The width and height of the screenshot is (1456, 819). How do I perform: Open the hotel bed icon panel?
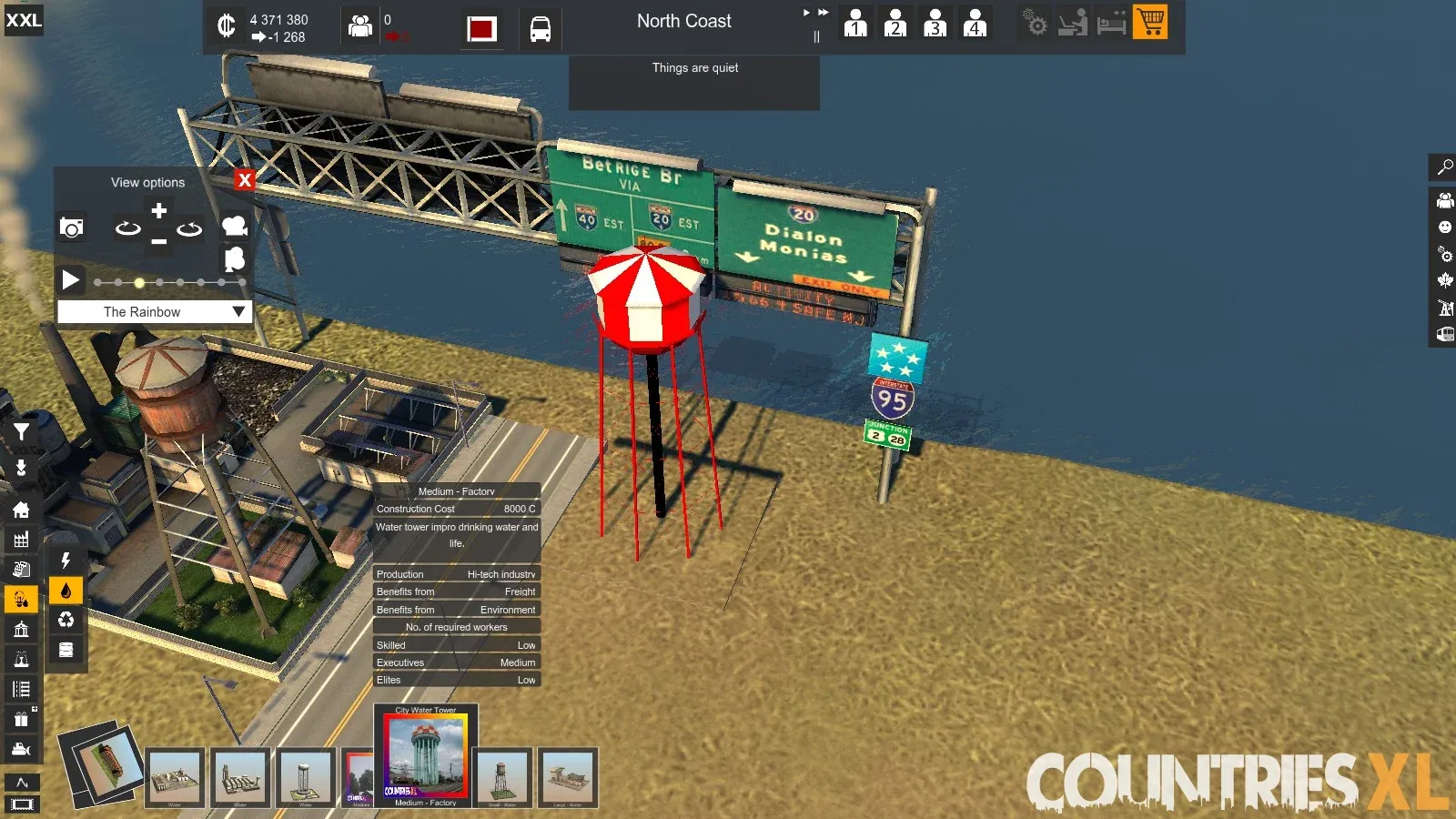click(1111, 23)
